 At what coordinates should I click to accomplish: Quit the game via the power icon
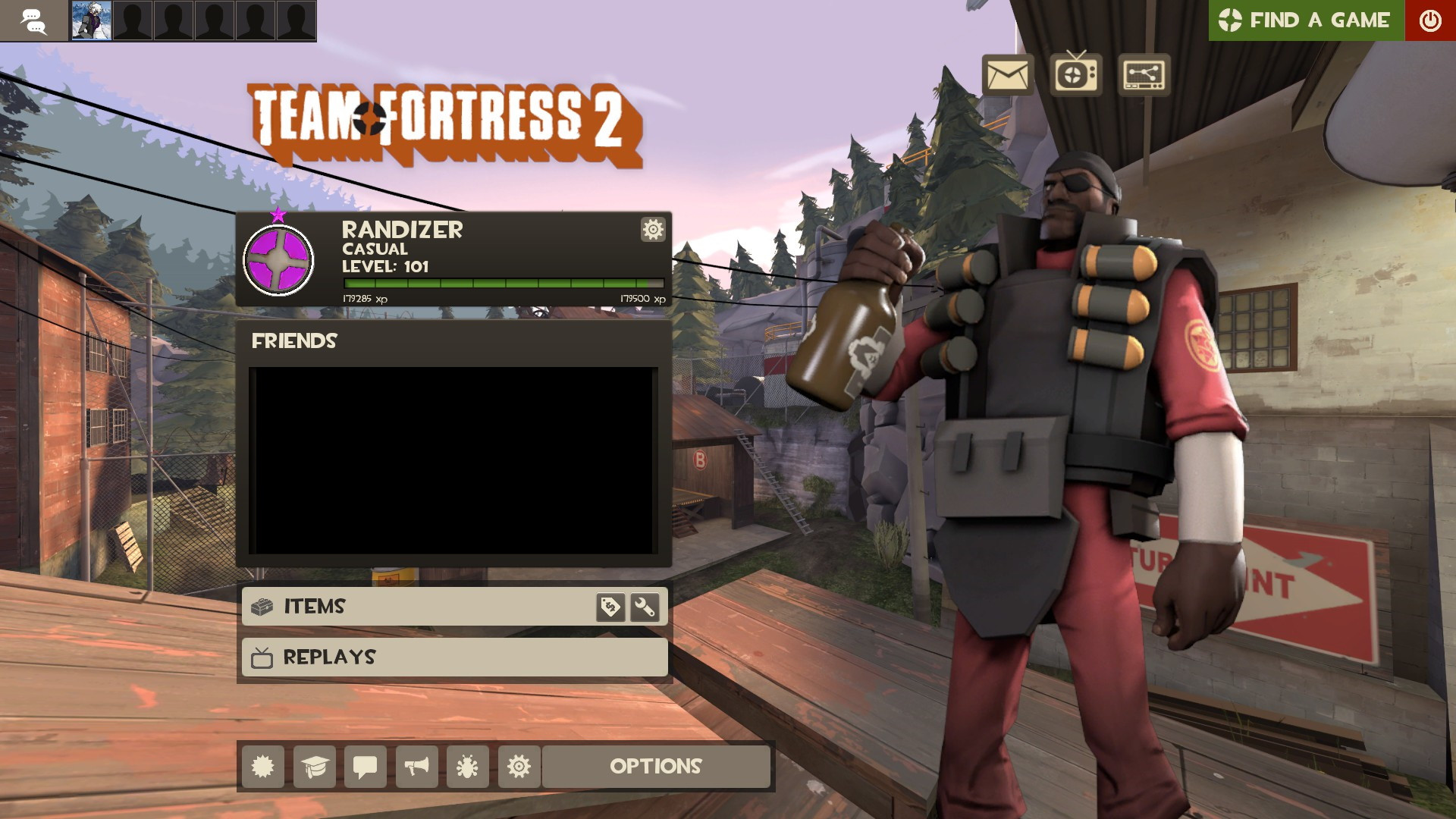(1429, 20)
